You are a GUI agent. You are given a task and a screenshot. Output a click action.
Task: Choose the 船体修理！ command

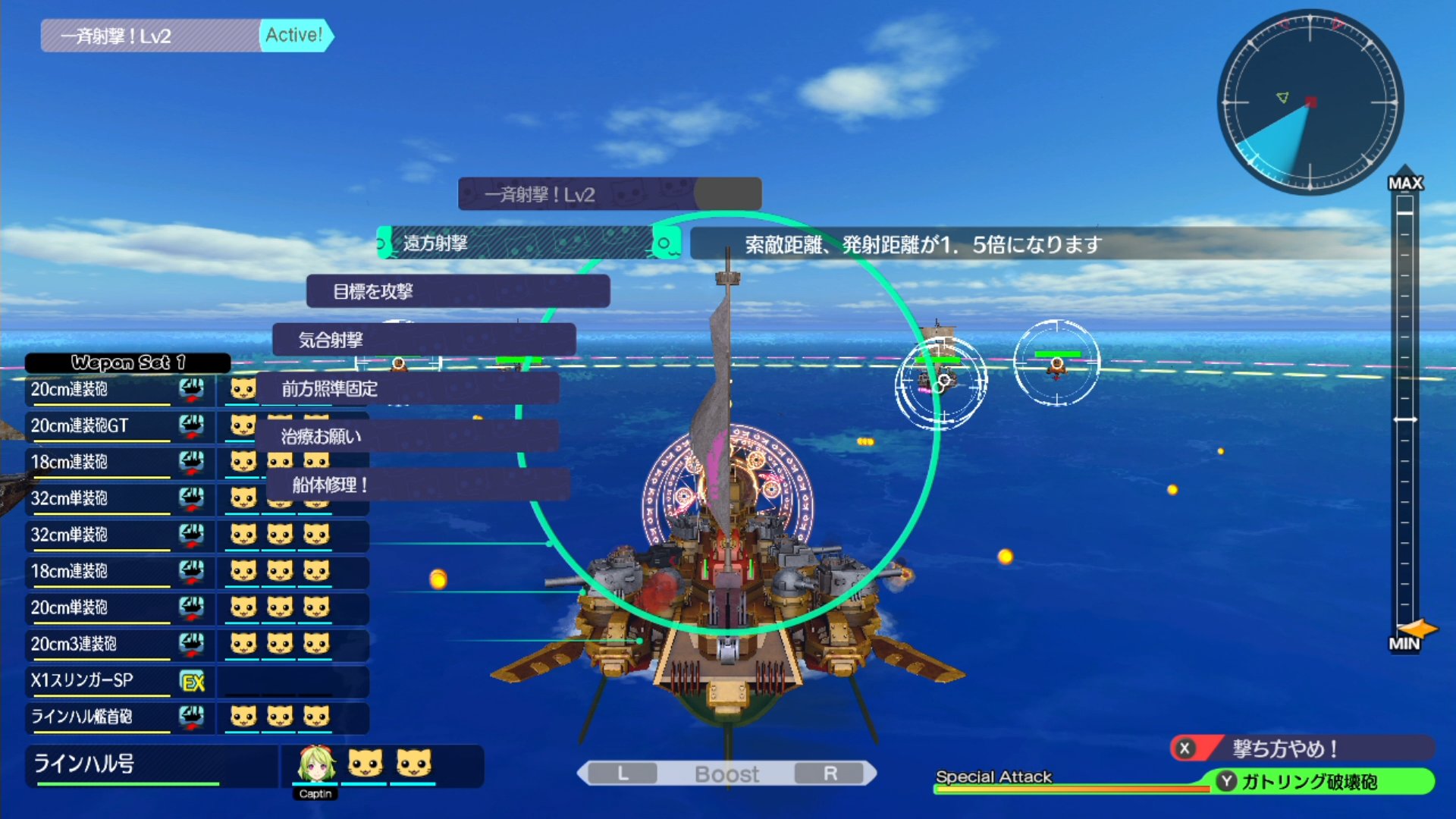pos(417,485)
